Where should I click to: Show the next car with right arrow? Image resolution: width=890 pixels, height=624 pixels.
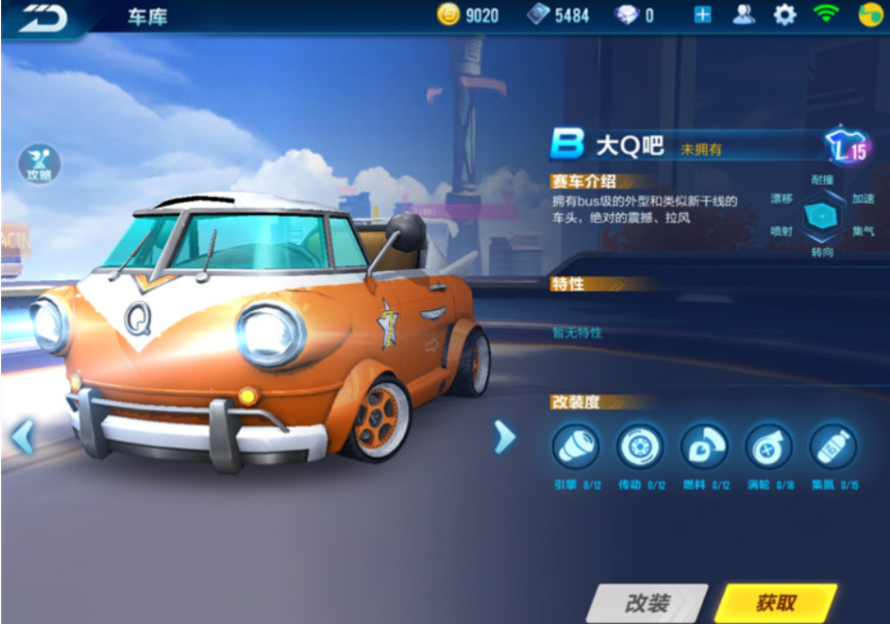505,436
